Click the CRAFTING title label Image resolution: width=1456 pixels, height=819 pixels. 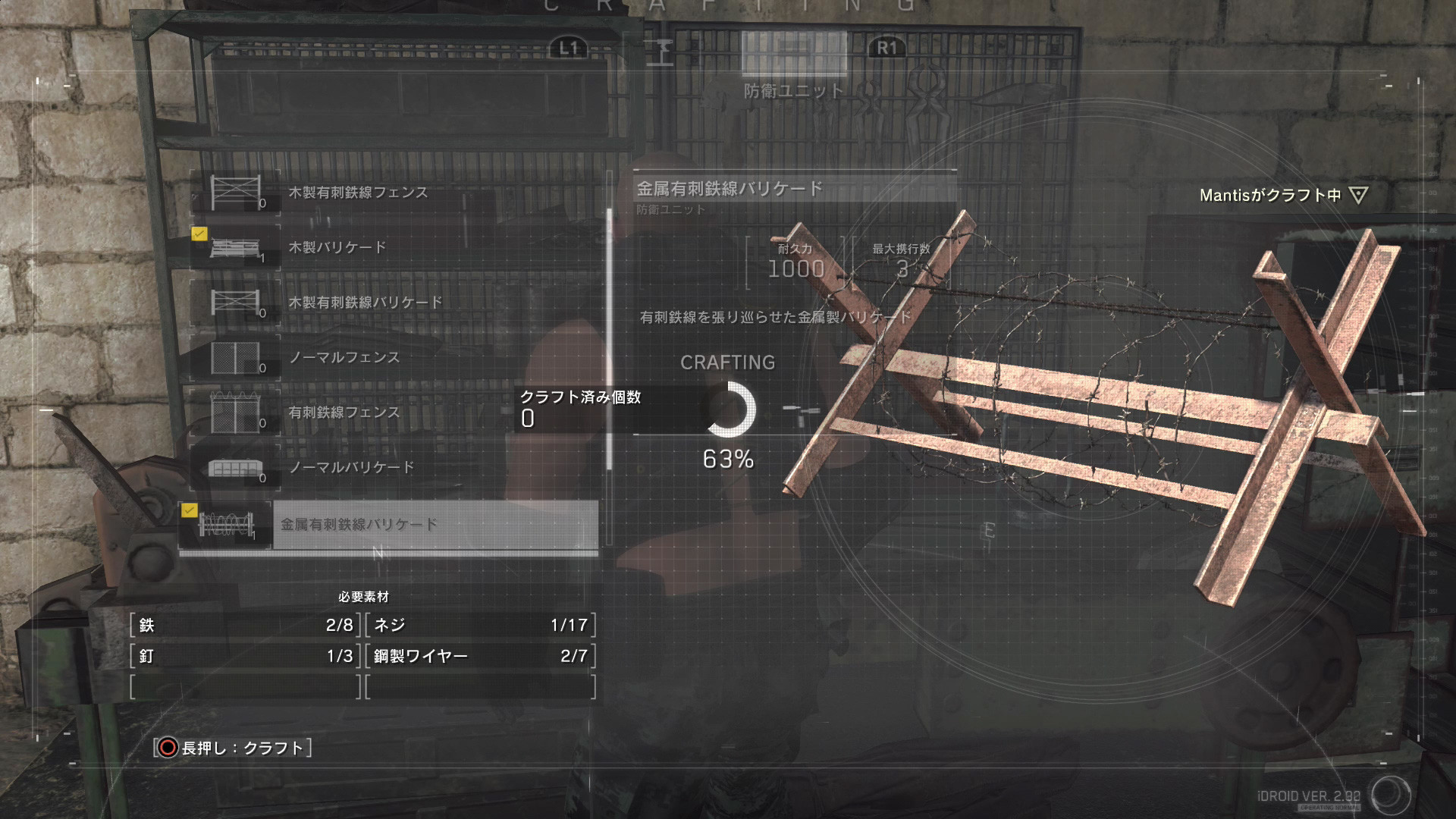(728, 362)
